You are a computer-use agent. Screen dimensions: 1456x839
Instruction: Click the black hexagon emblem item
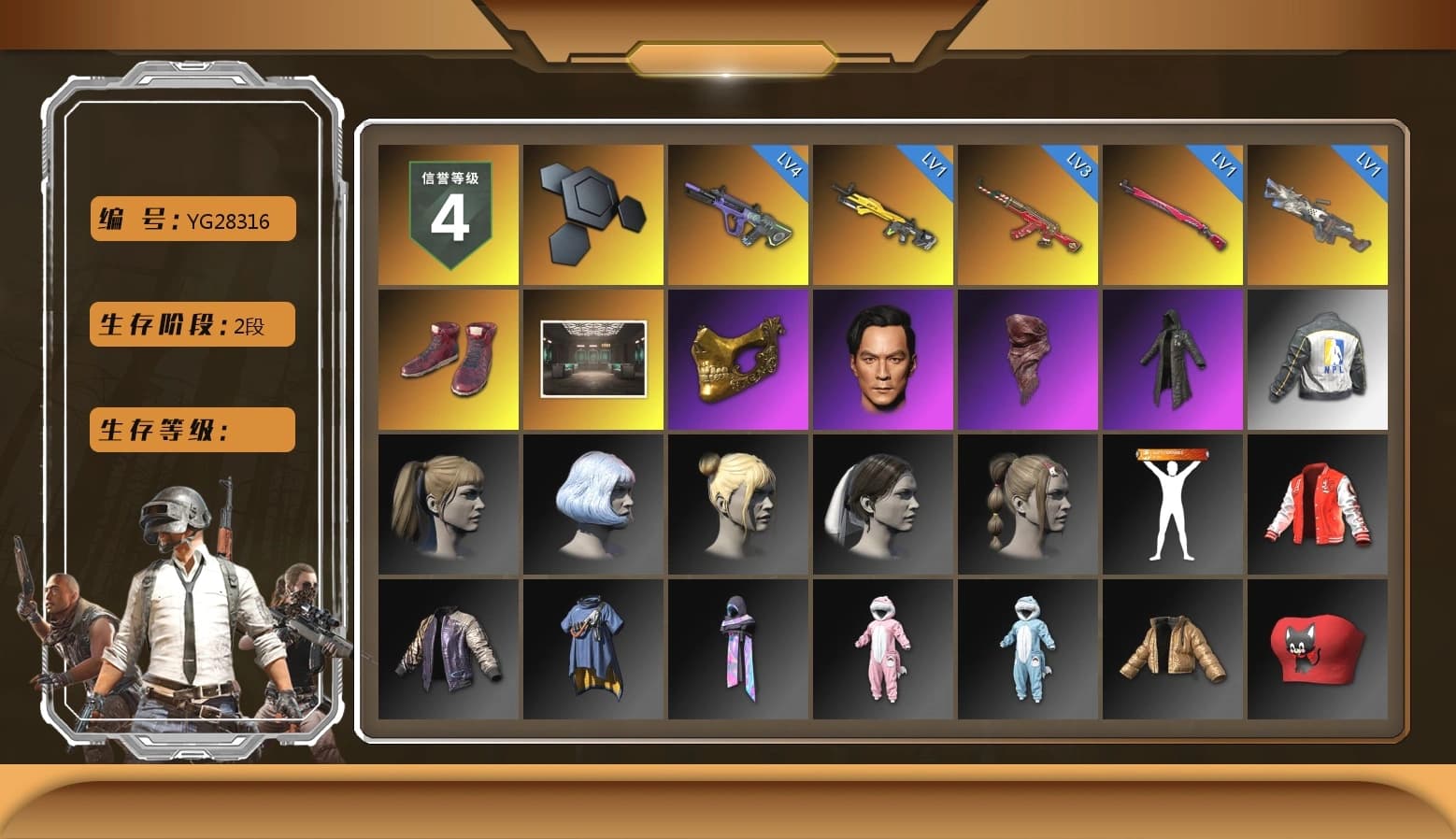click(x=592, y=215)
